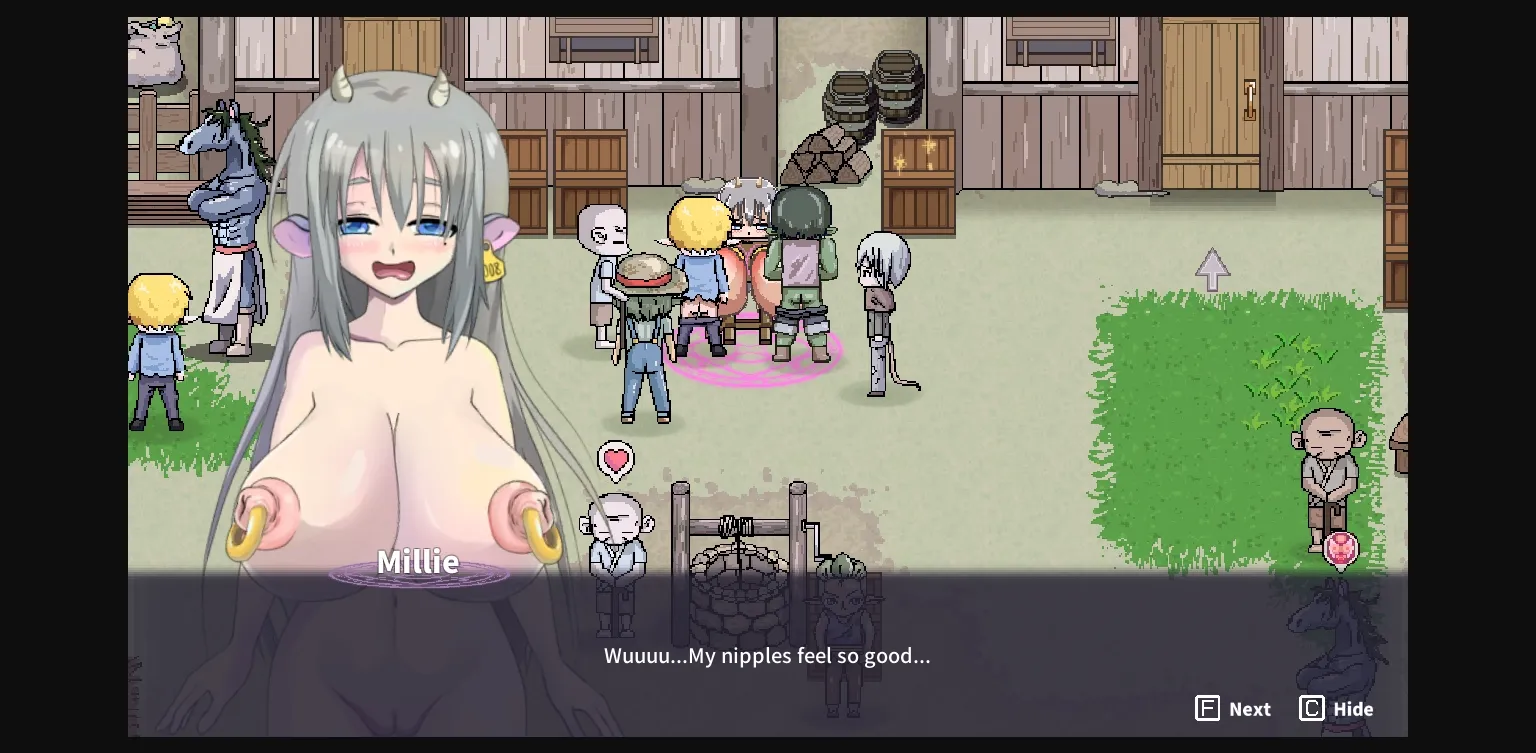This screenshot has height=753, width=1536.
Task: Hide the dialogue box using Hide
Action: [x=1336, y=708]
